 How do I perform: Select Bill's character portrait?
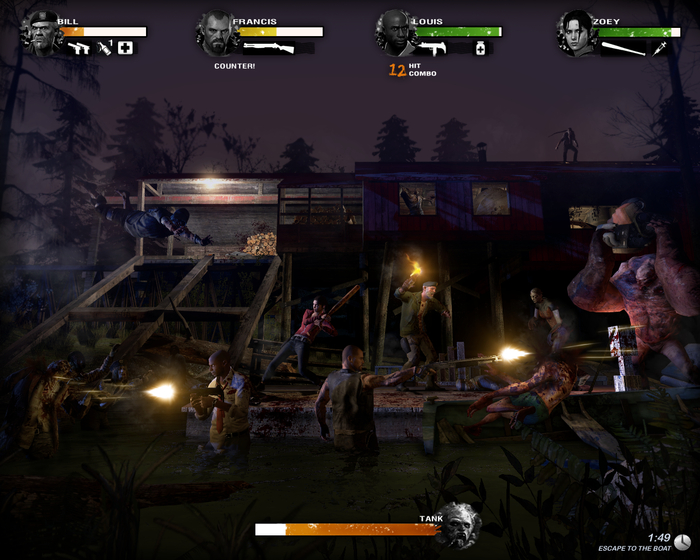pyautogui.click(x=42, y=33)
